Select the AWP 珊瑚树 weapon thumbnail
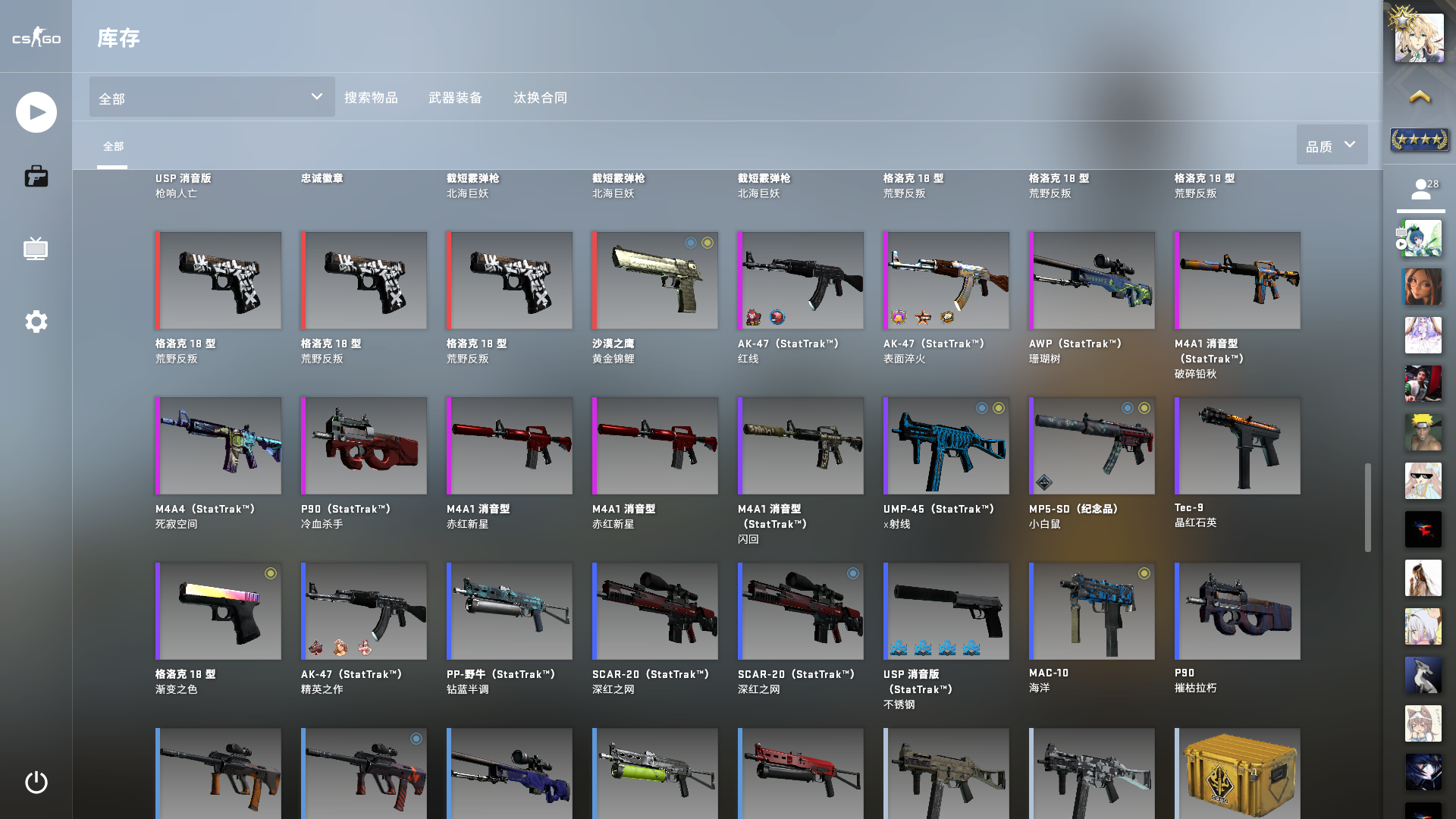This screenshot has height=819, width=1456. (x=1090, y=279)
